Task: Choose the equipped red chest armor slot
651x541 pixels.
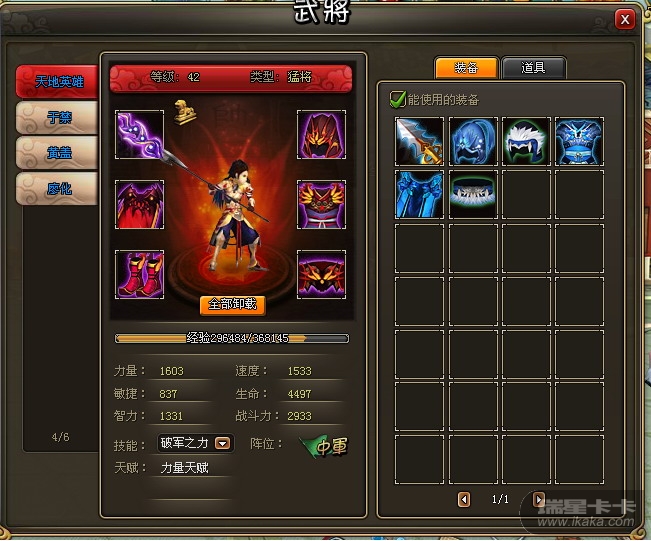Action: pyautogui.click(x=321, y=205)
